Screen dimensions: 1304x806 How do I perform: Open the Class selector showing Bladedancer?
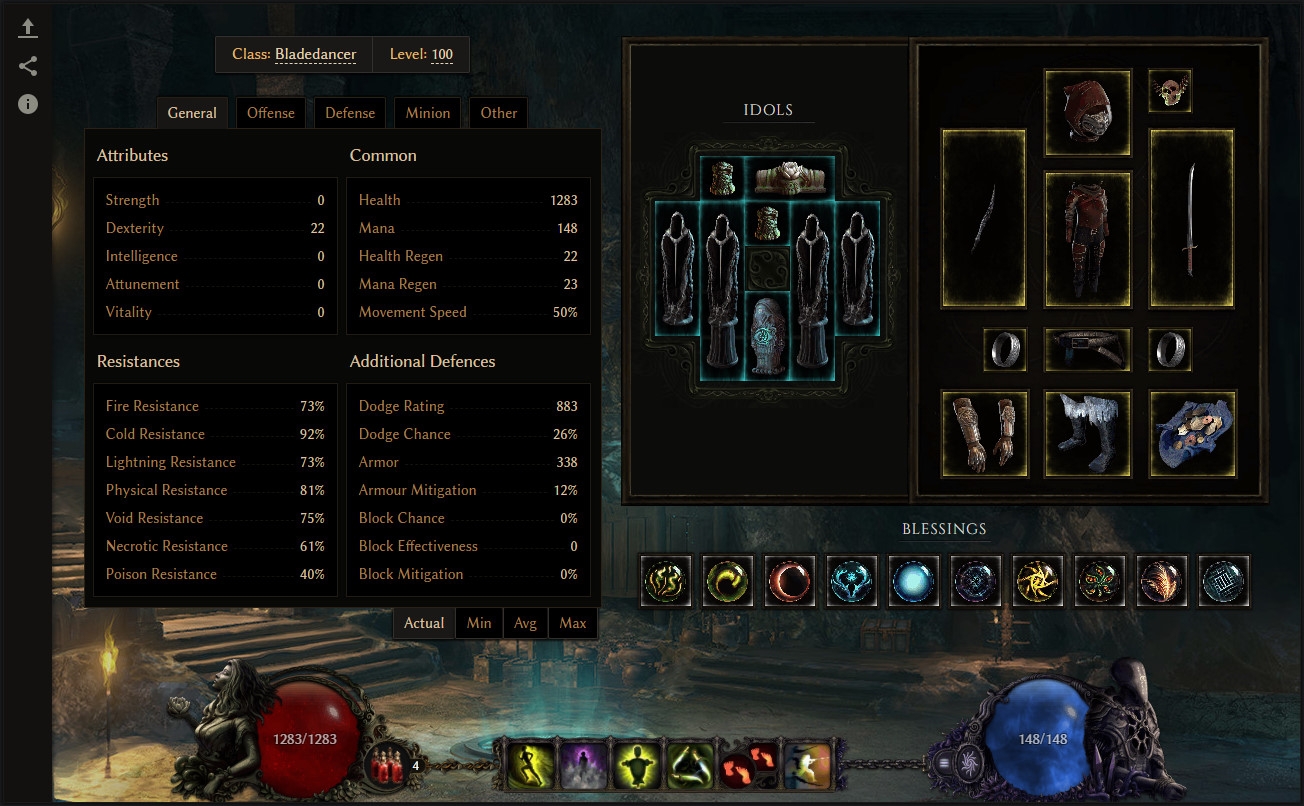pos(316,54)
